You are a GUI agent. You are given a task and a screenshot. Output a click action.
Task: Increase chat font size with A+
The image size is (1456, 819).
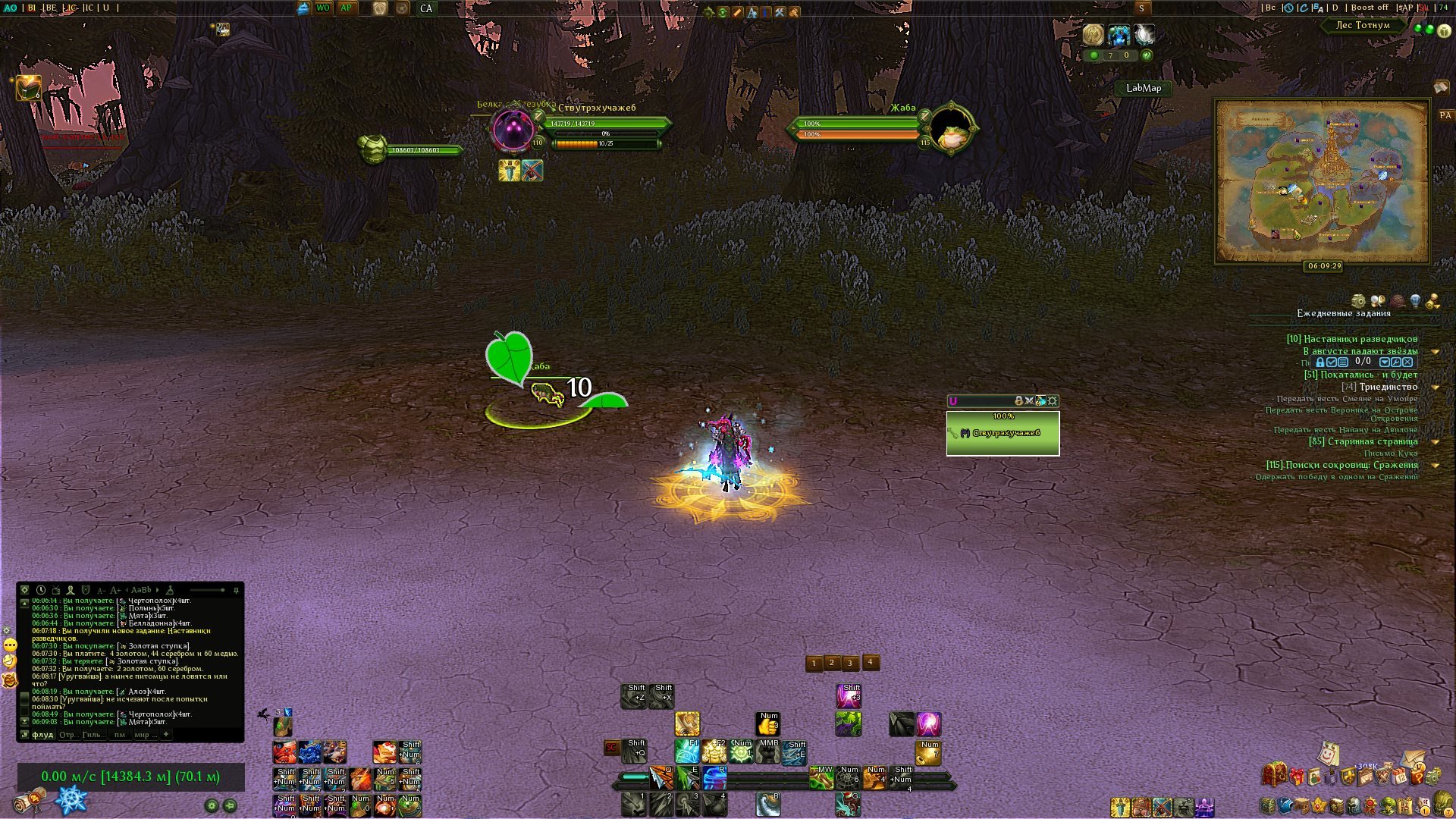(115, 590)
